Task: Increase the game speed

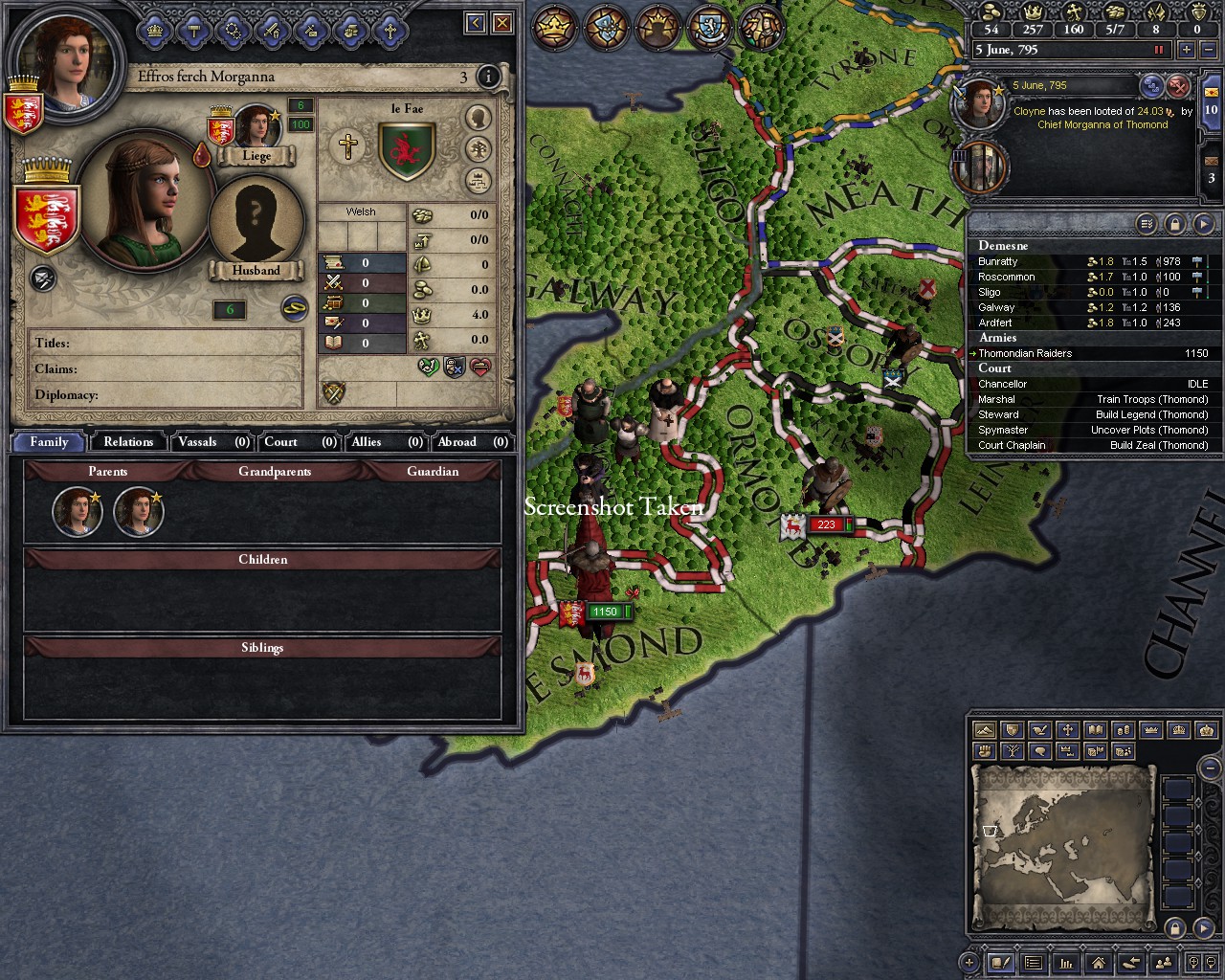Action: click(x=1187, y=50)
